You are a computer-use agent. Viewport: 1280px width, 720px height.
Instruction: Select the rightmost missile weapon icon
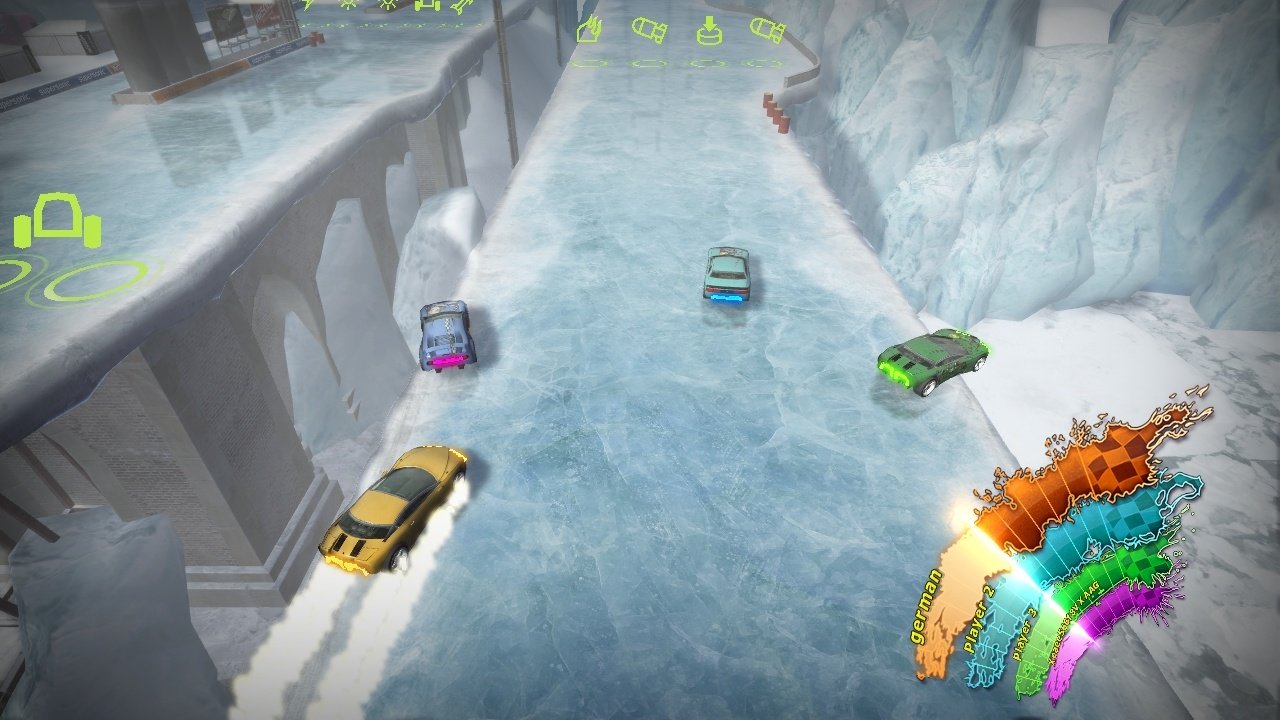click(766, 30)
